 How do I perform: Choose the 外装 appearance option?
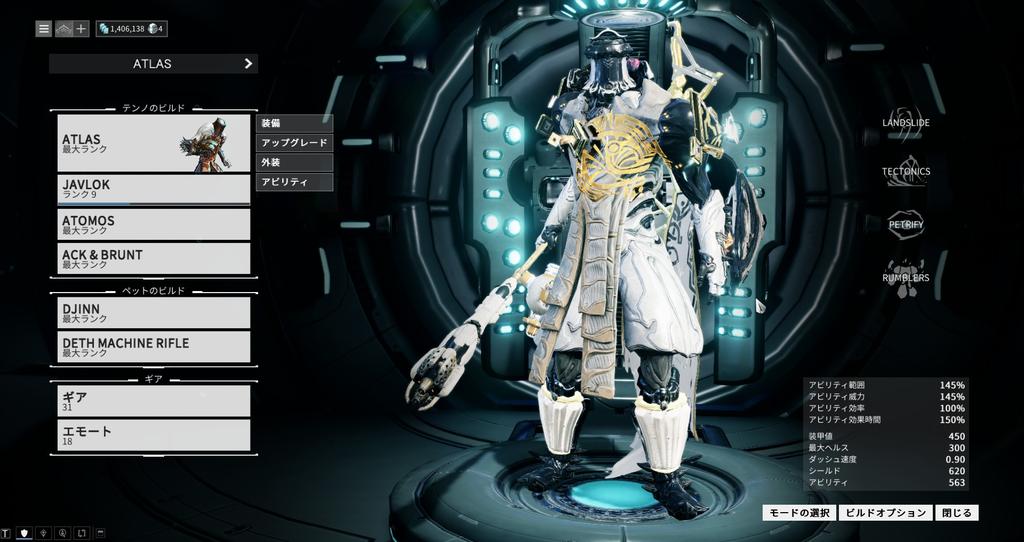click(294, 162)
